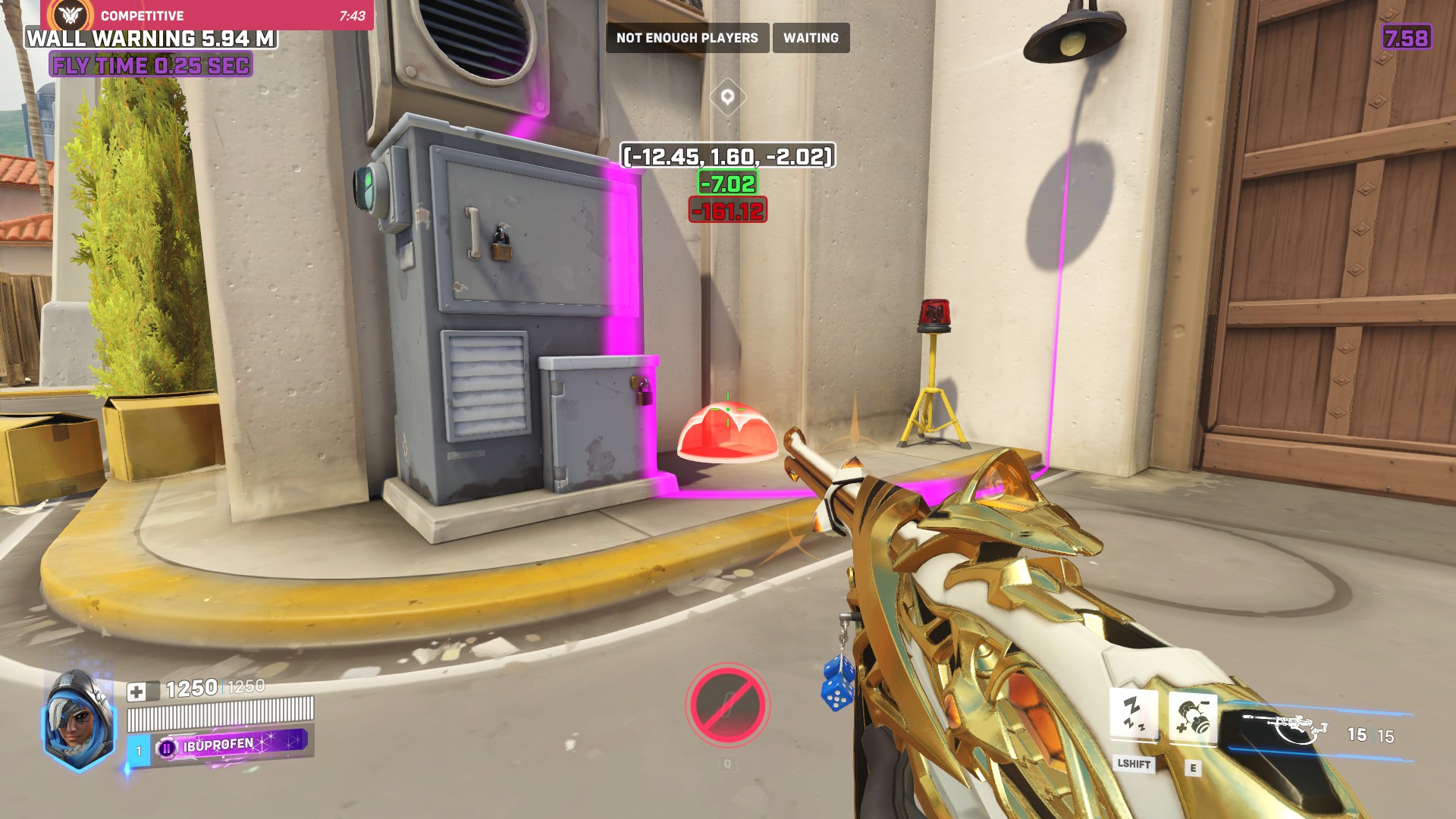Toggle the WAITING status indicator
The width and height of the screenshot is (1456, 819).
pyautogui.click(x=810, y=38)
